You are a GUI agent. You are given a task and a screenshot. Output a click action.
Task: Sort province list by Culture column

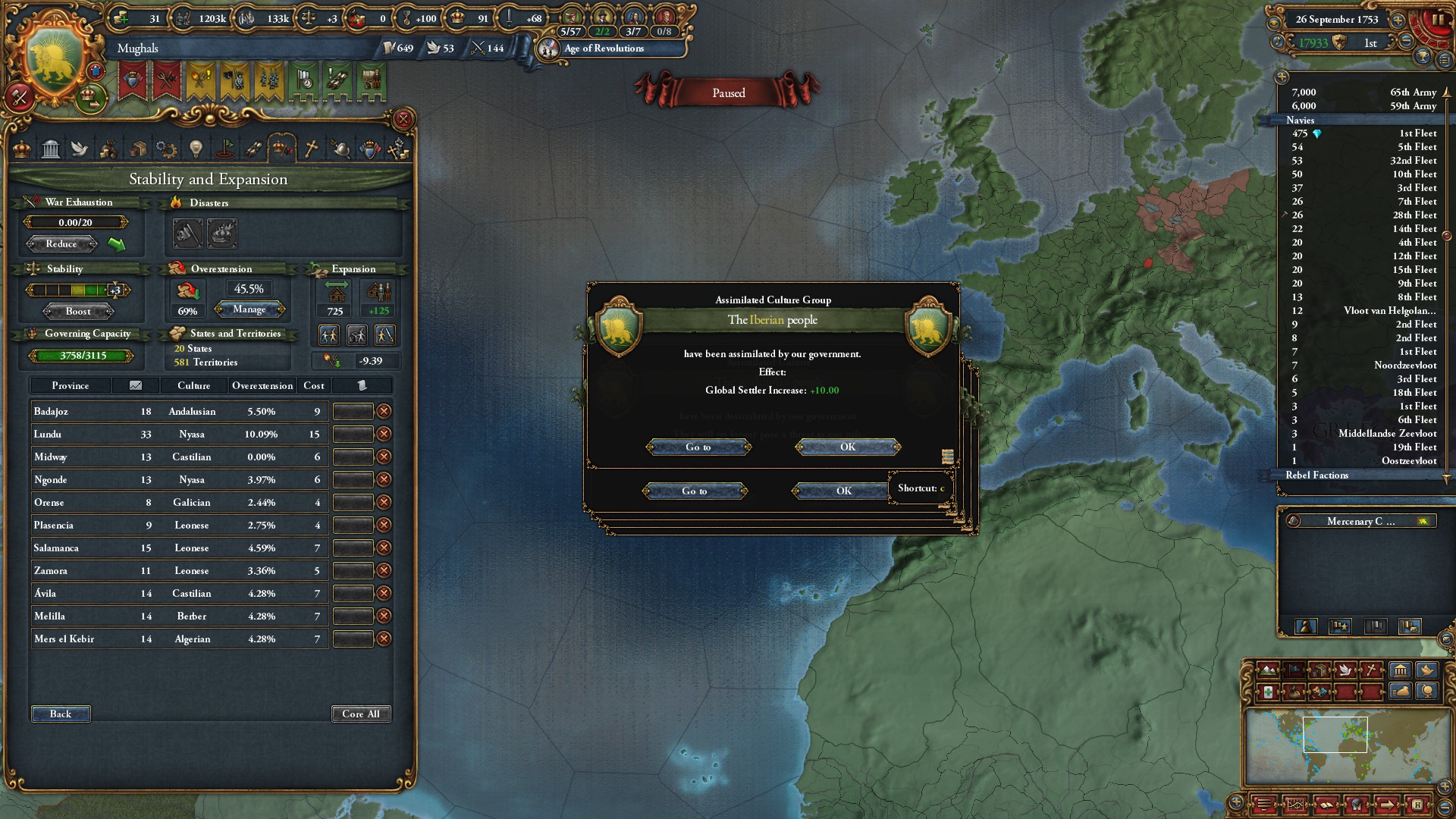(193, 386)
